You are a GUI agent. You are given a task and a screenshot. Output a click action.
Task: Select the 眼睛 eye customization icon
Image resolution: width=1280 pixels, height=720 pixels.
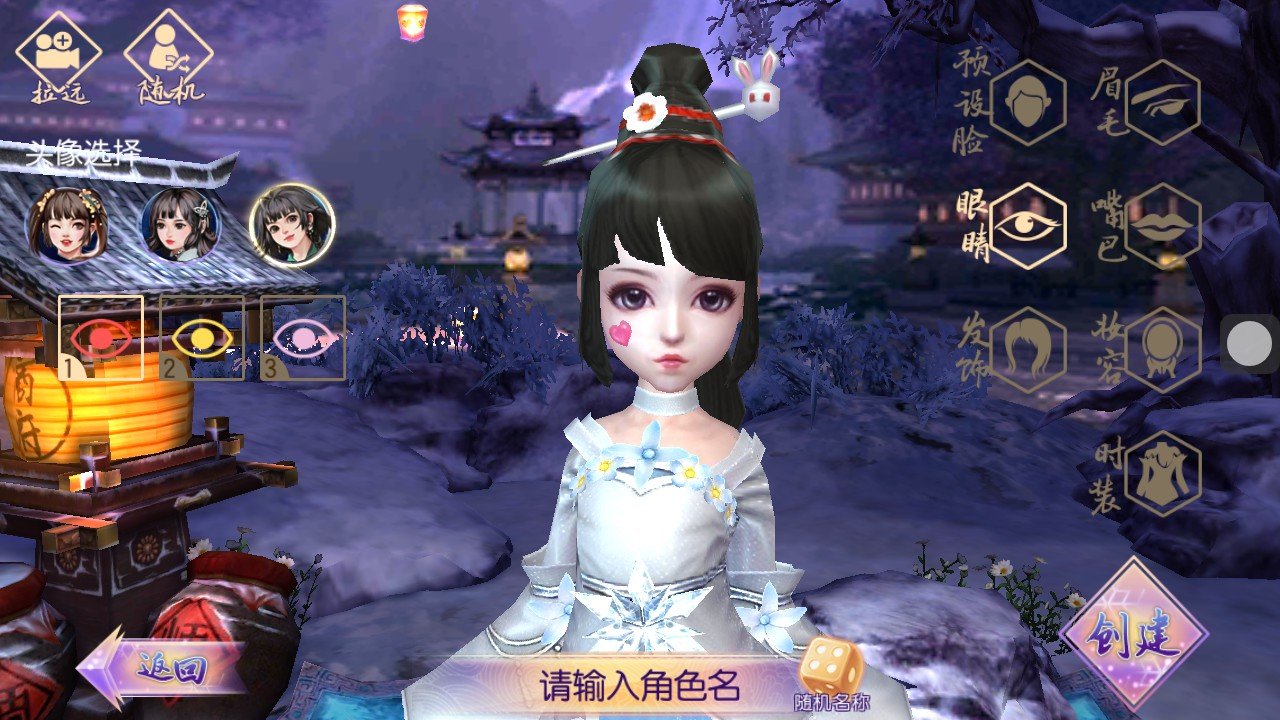point(1031,227)
